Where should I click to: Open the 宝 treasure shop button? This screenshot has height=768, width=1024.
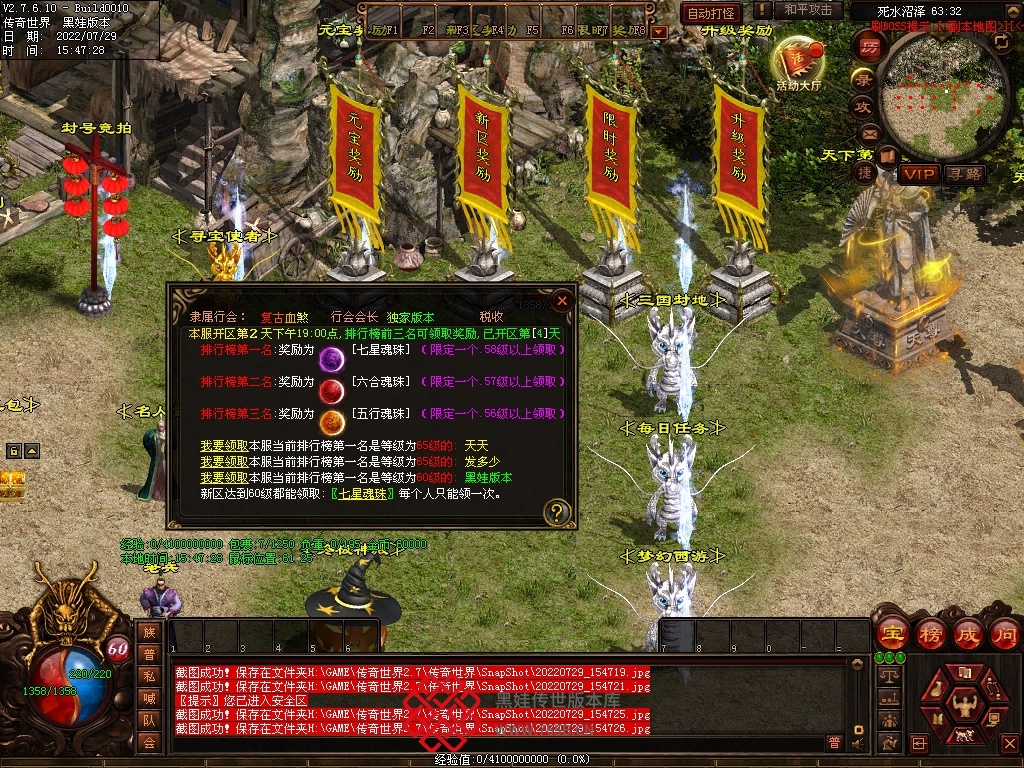pos(890,634)
